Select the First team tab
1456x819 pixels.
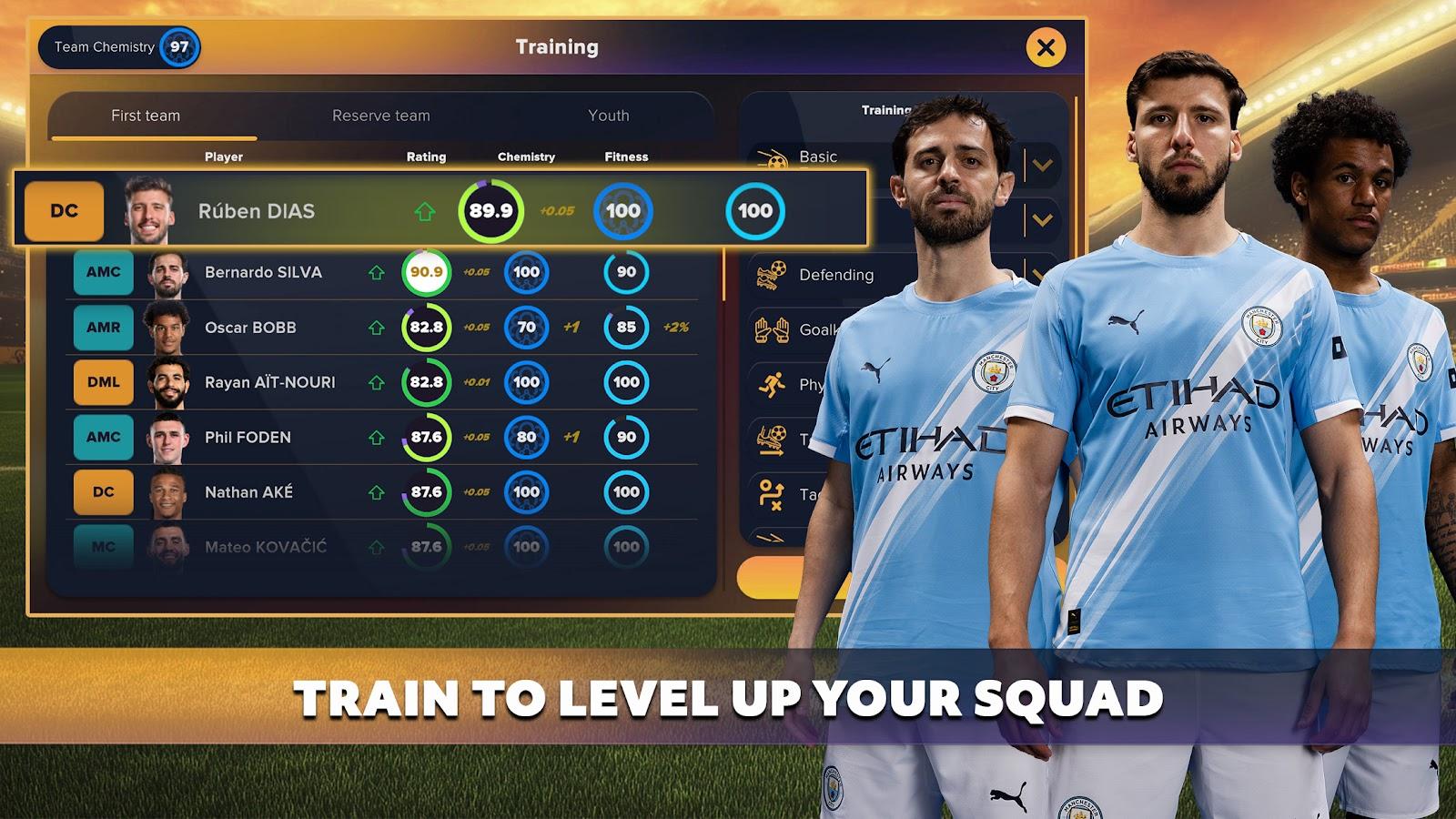(146, 116)
